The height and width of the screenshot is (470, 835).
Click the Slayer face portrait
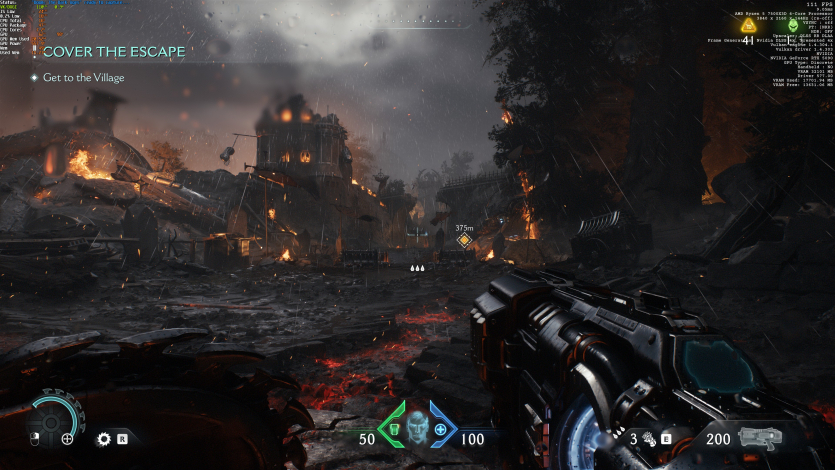417,428
